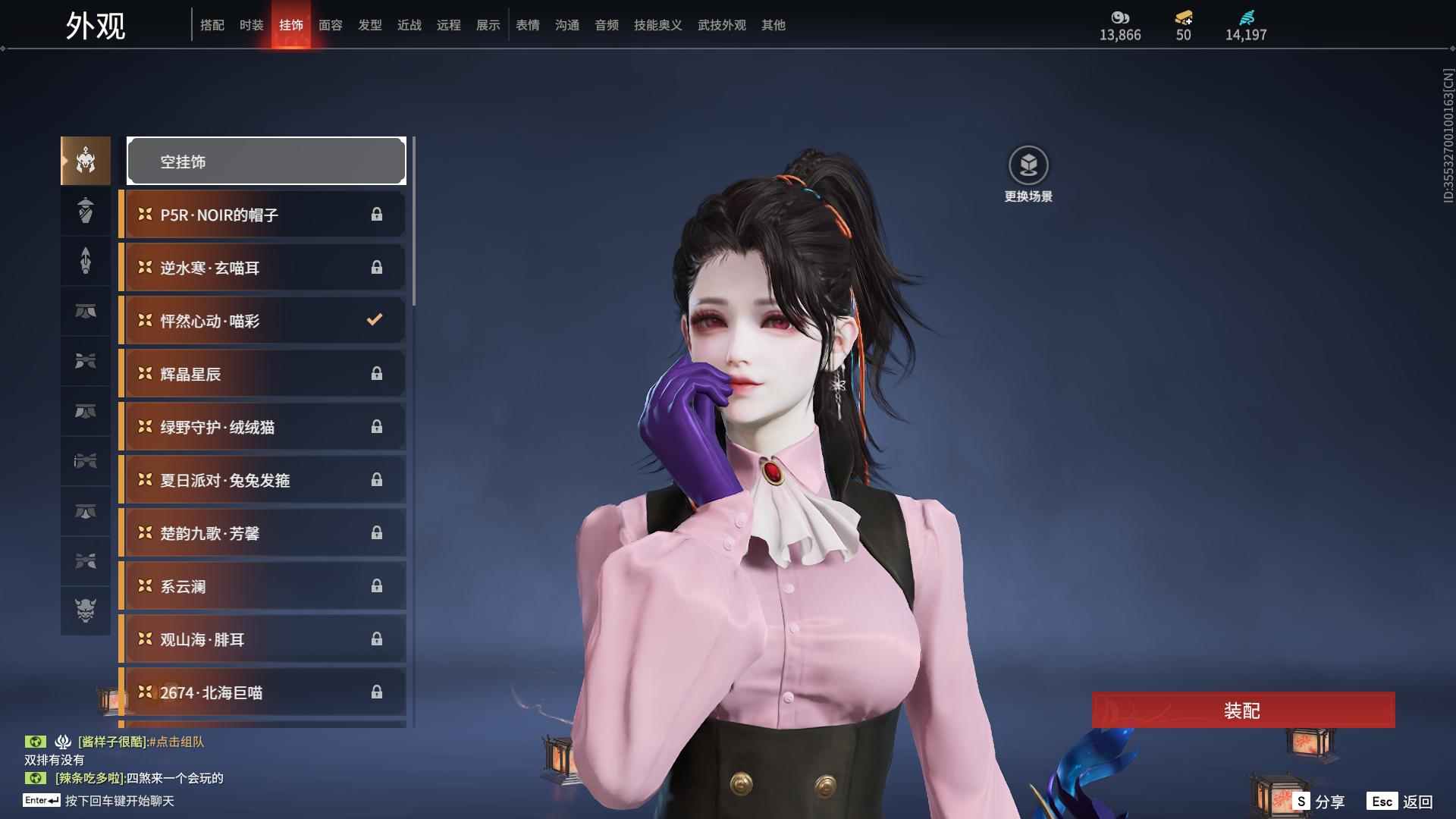Switch to the 时装 tab
The image size is (1456, 819).
[x=251, y=25]
